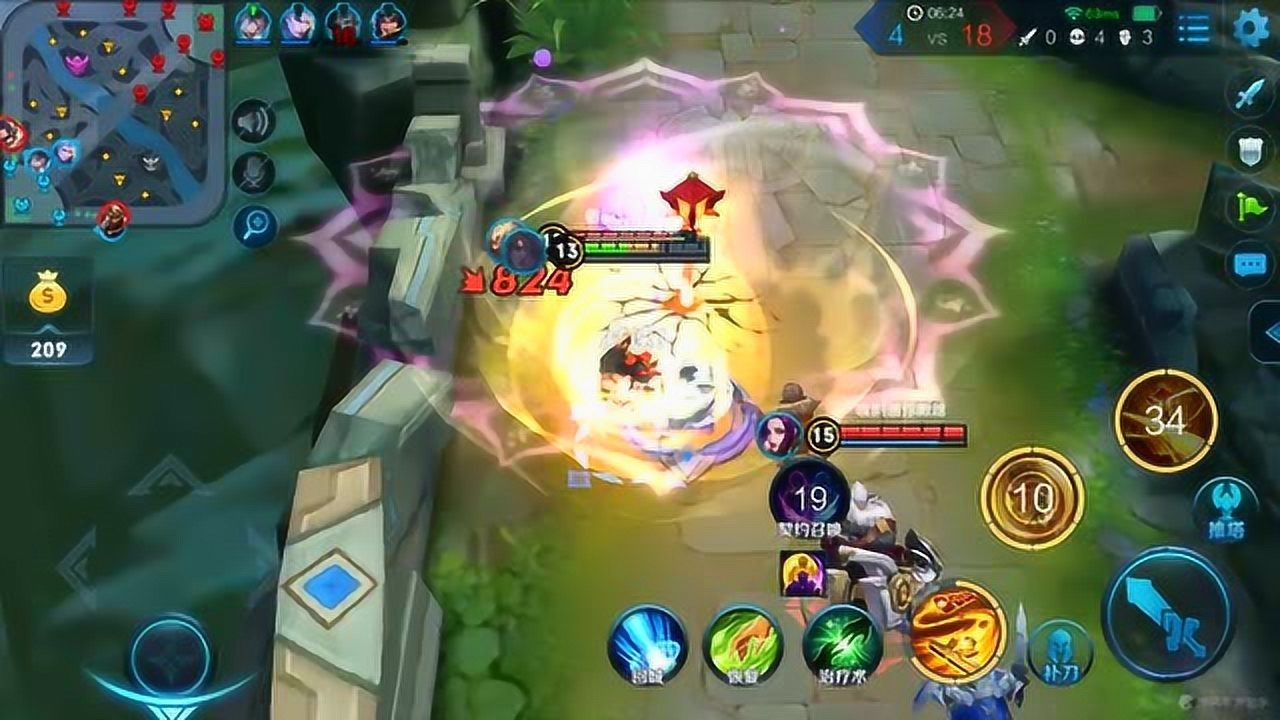Viewport: 1280px width, 720px height.
Task: Activate the glowing orange first skill
Action: [956, 630]
